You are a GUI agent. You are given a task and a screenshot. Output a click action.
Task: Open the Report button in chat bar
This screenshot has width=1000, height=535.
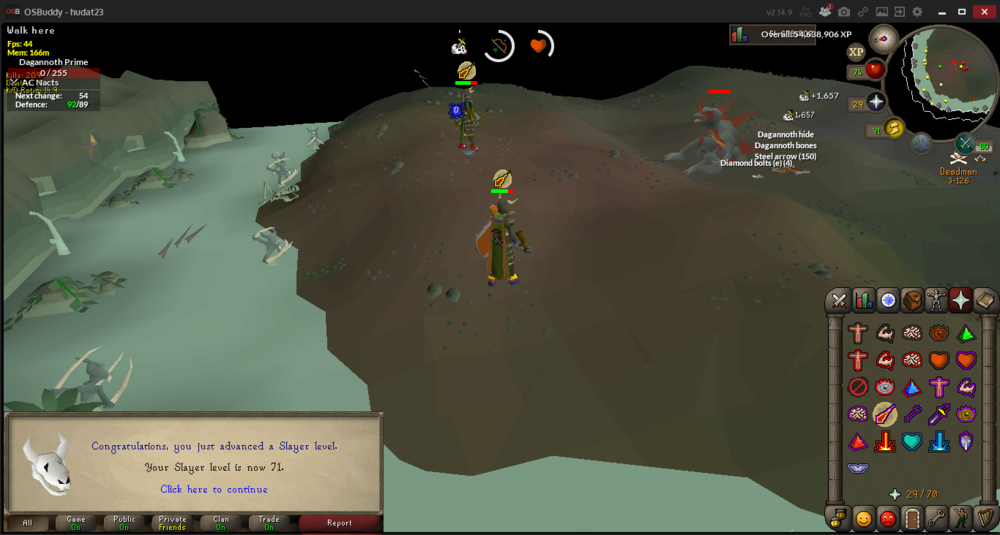pos(339,522)
